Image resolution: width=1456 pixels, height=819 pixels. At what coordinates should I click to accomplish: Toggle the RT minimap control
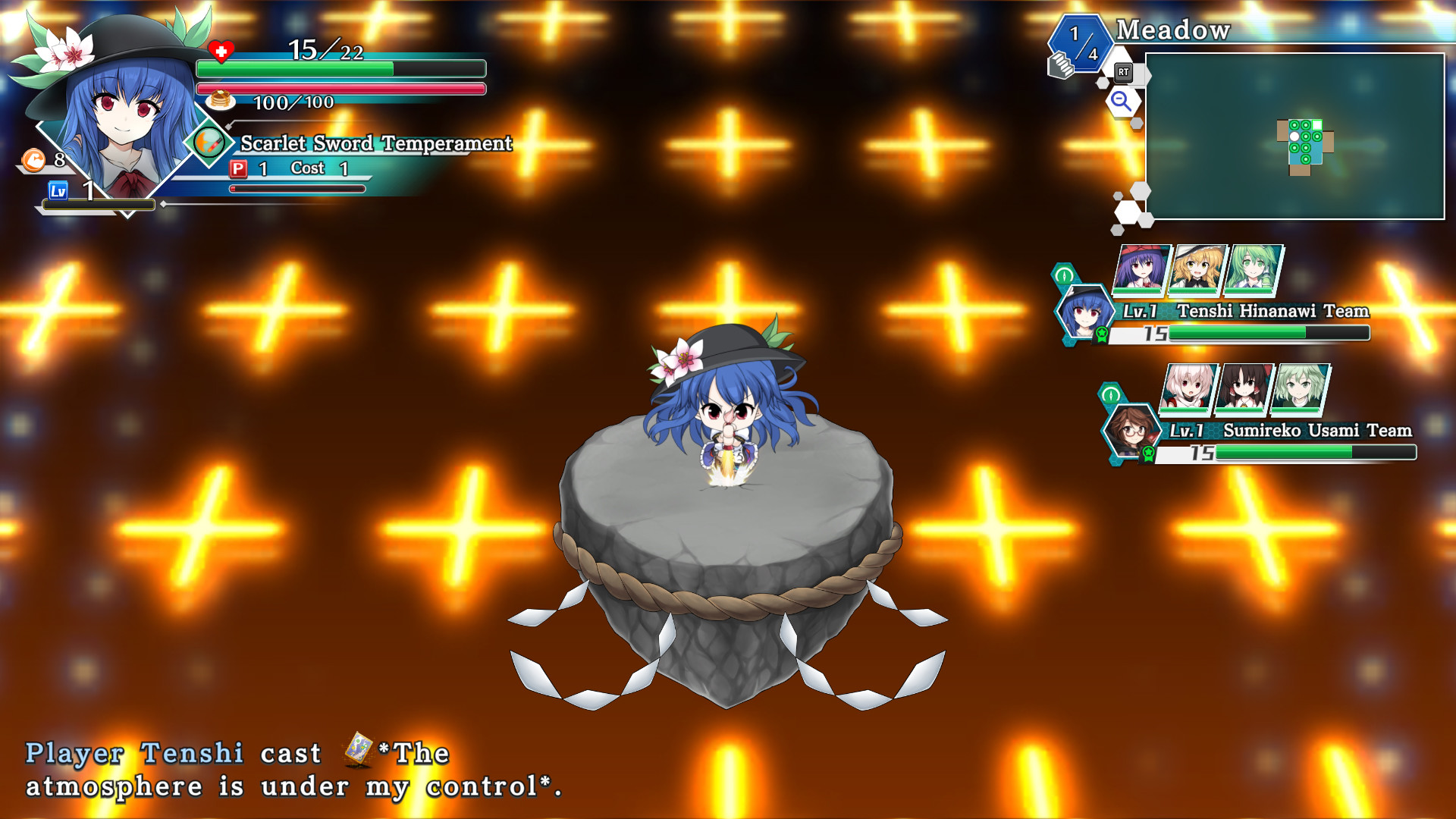(1124, 72)
